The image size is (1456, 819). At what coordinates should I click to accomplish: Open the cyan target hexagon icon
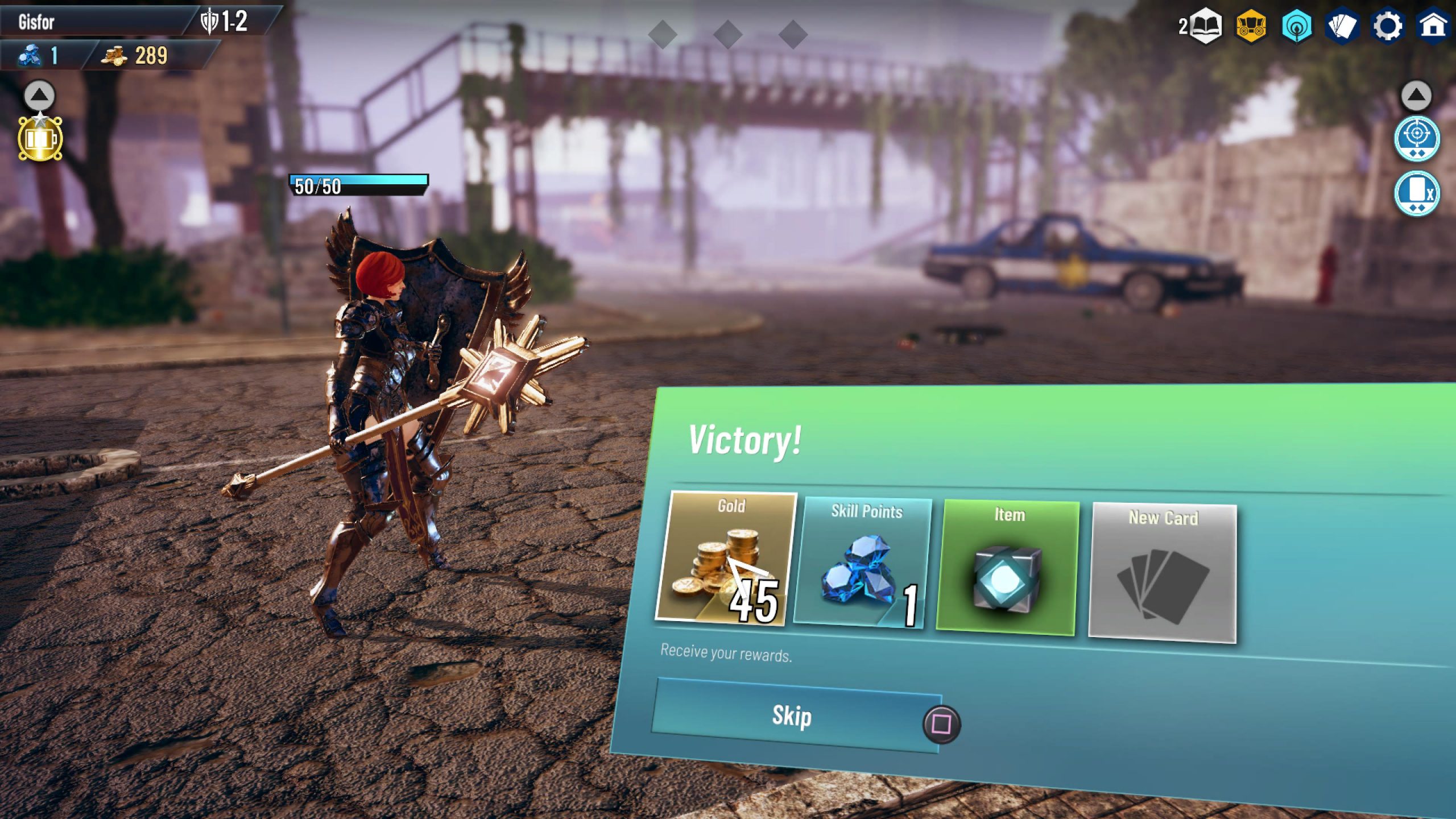point(1297,26)
